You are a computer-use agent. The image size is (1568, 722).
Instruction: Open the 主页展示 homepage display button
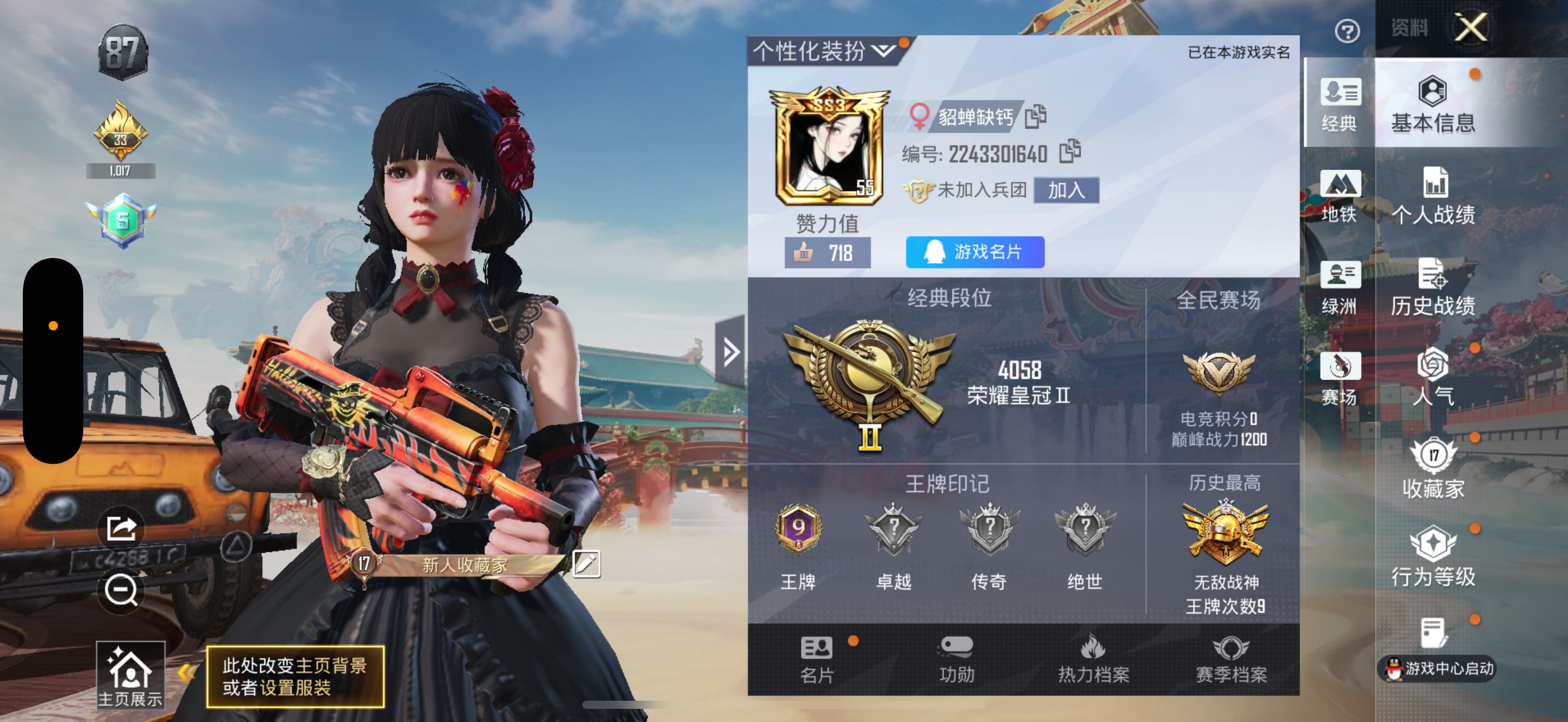click(x=130, y=675)
